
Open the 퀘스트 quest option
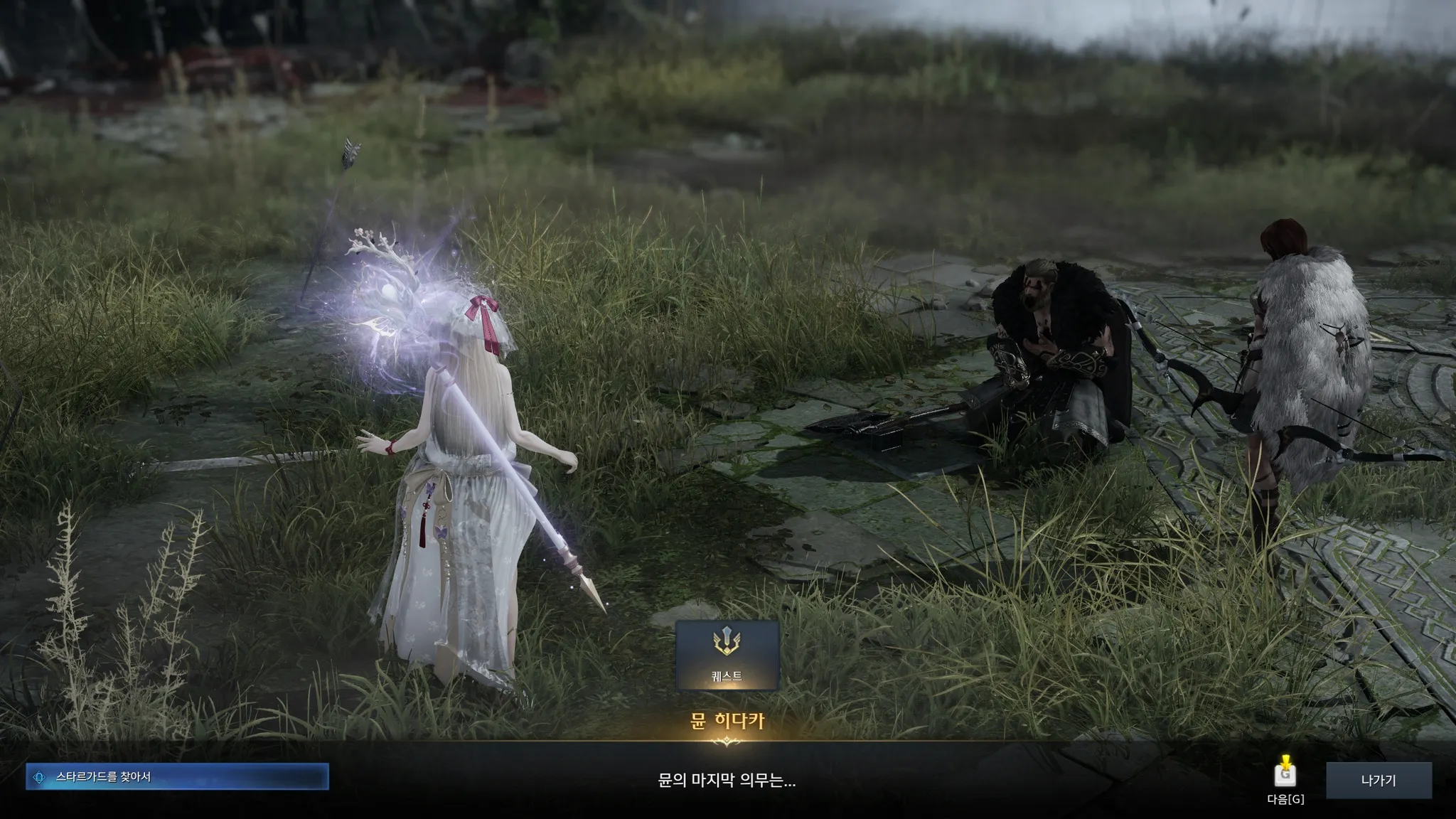coord(727,655)
